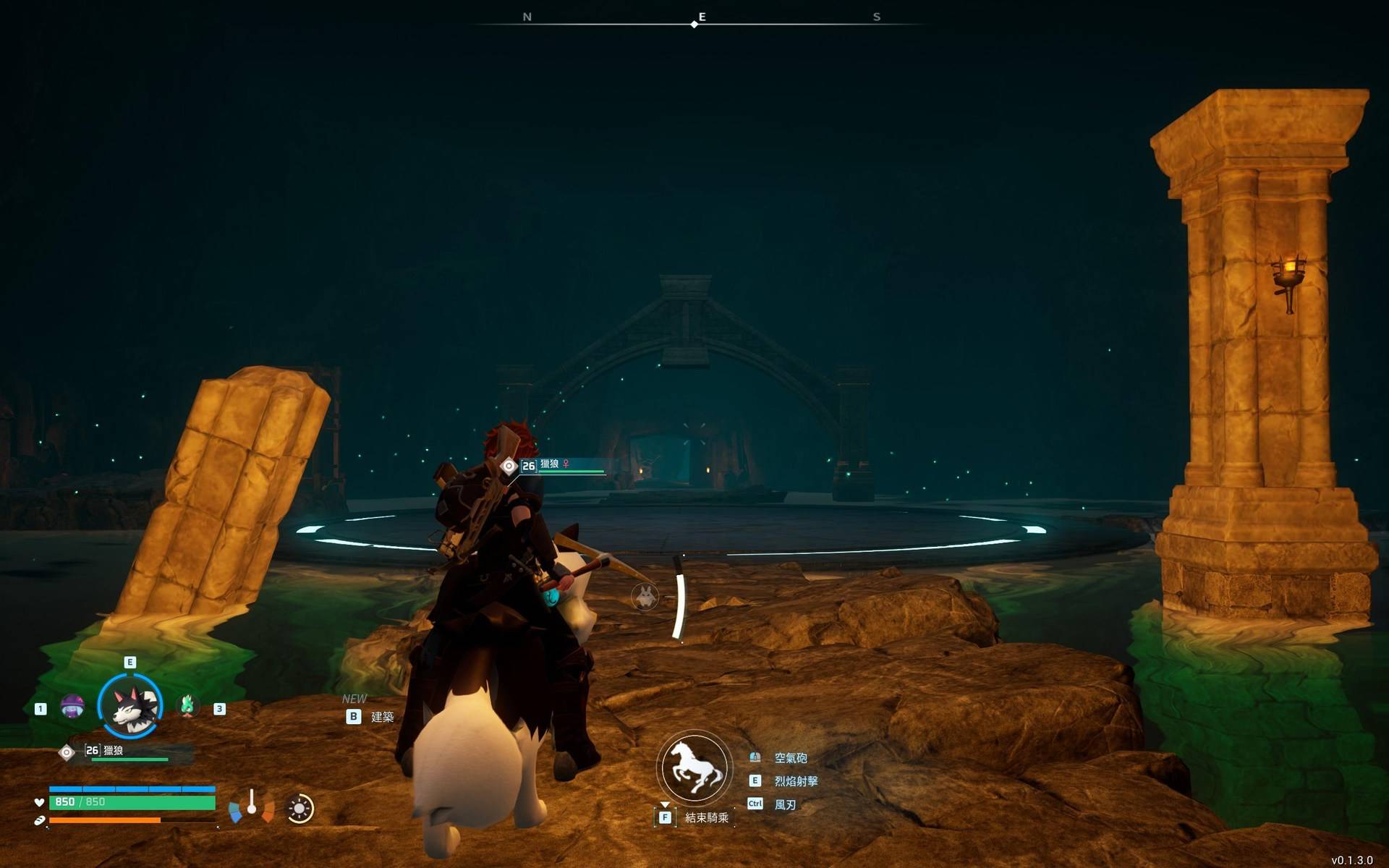This screenshot has height=868, width=1389.
Task: Click the compass East marker
Action: pos(701,17)
